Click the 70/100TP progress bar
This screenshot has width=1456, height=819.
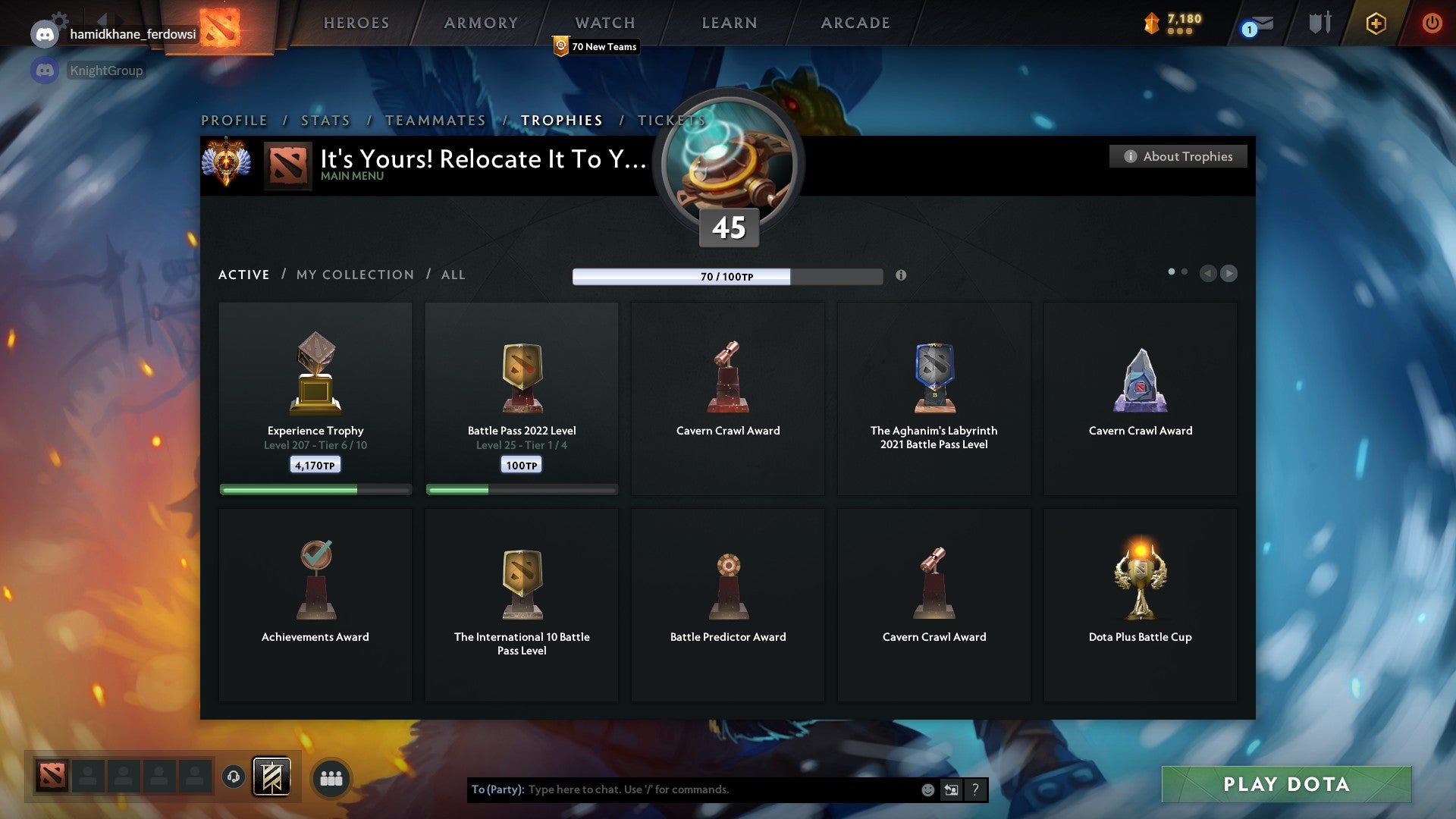[727, 277]
